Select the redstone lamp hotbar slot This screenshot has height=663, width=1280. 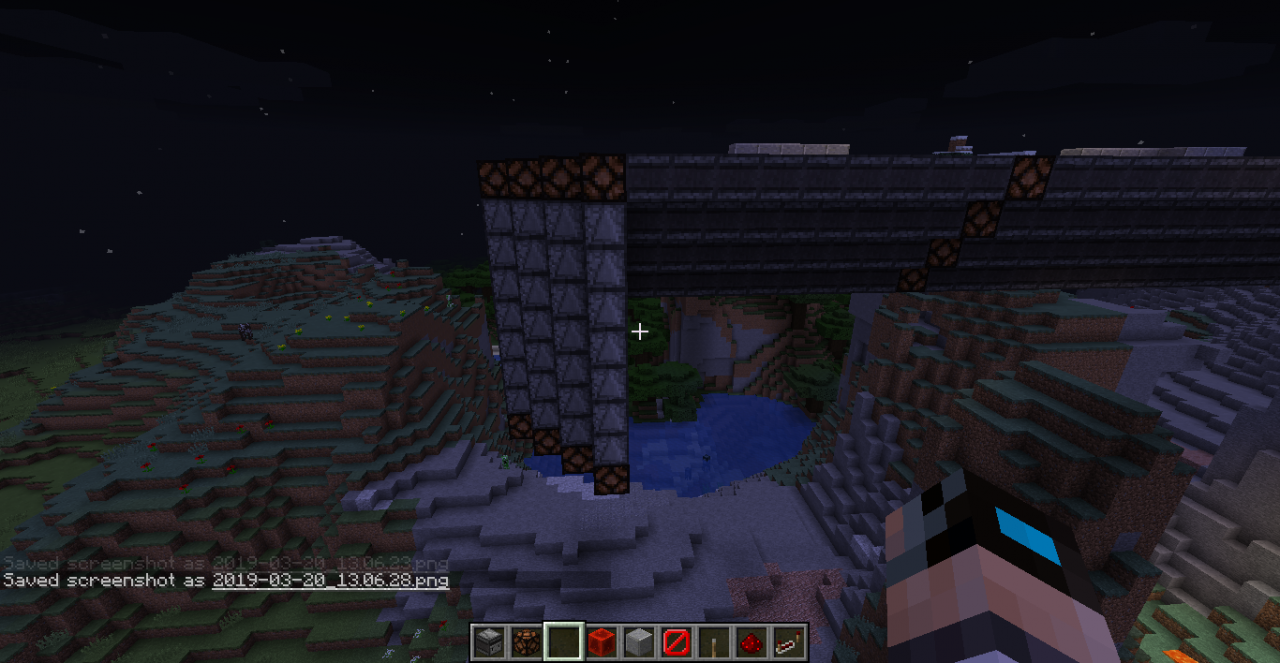click(525, 641)
